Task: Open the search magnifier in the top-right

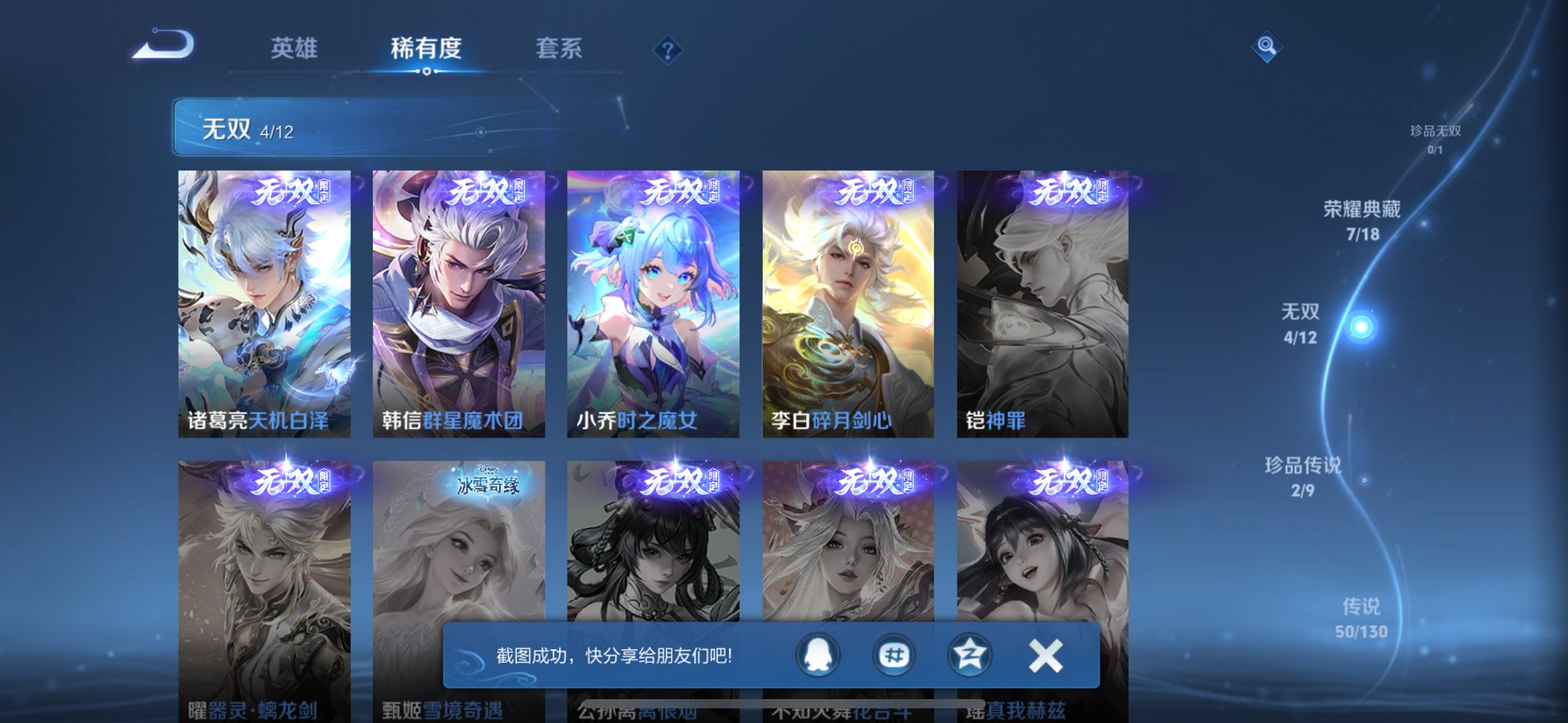Action: pyautogui.click(x=1266, y=45)
